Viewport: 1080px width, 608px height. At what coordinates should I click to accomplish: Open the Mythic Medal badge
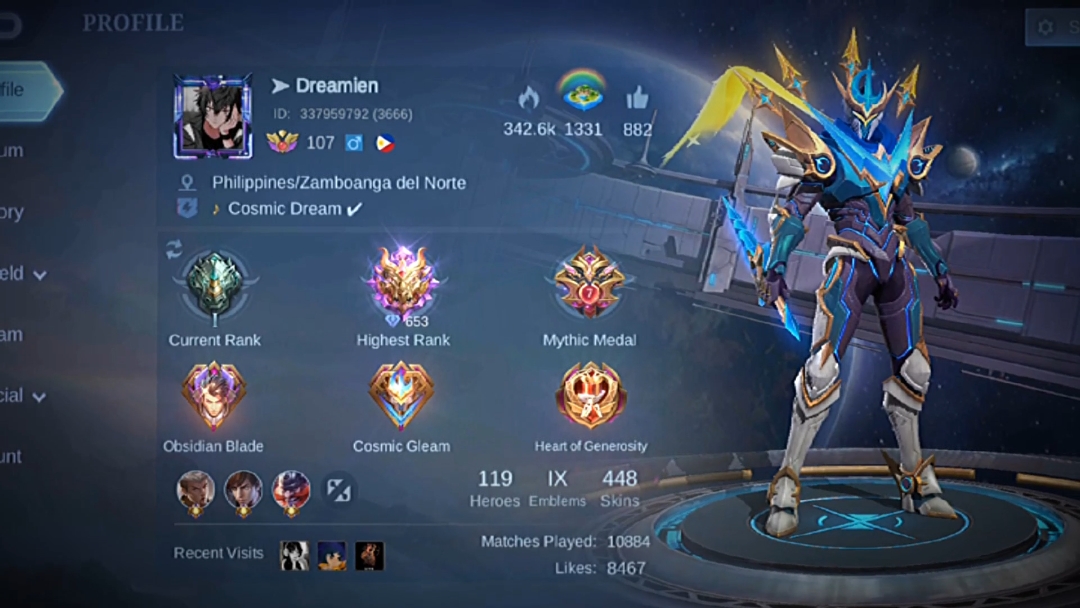pyautogui.click(x=589, y=284)
